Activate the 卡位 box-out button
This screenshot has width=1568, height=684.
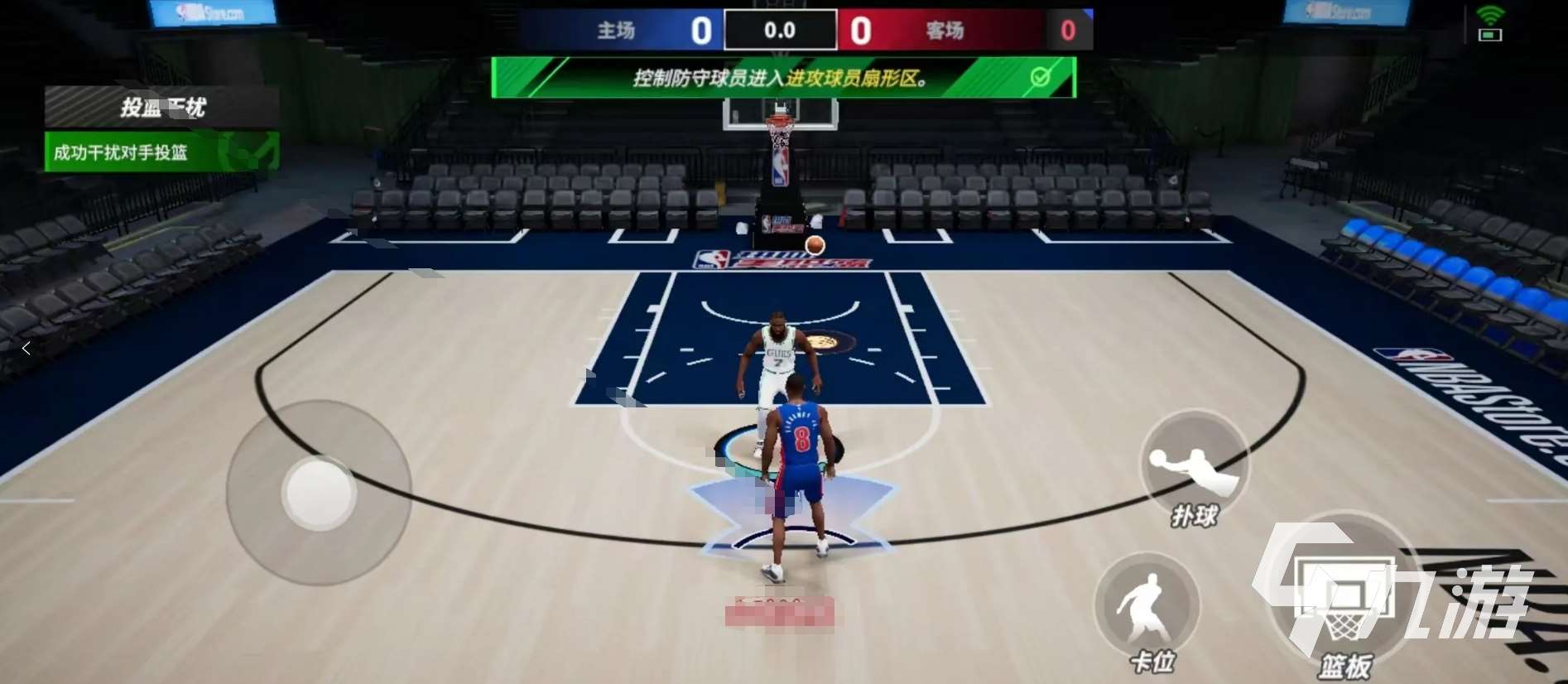click(x=1147, y=607)
